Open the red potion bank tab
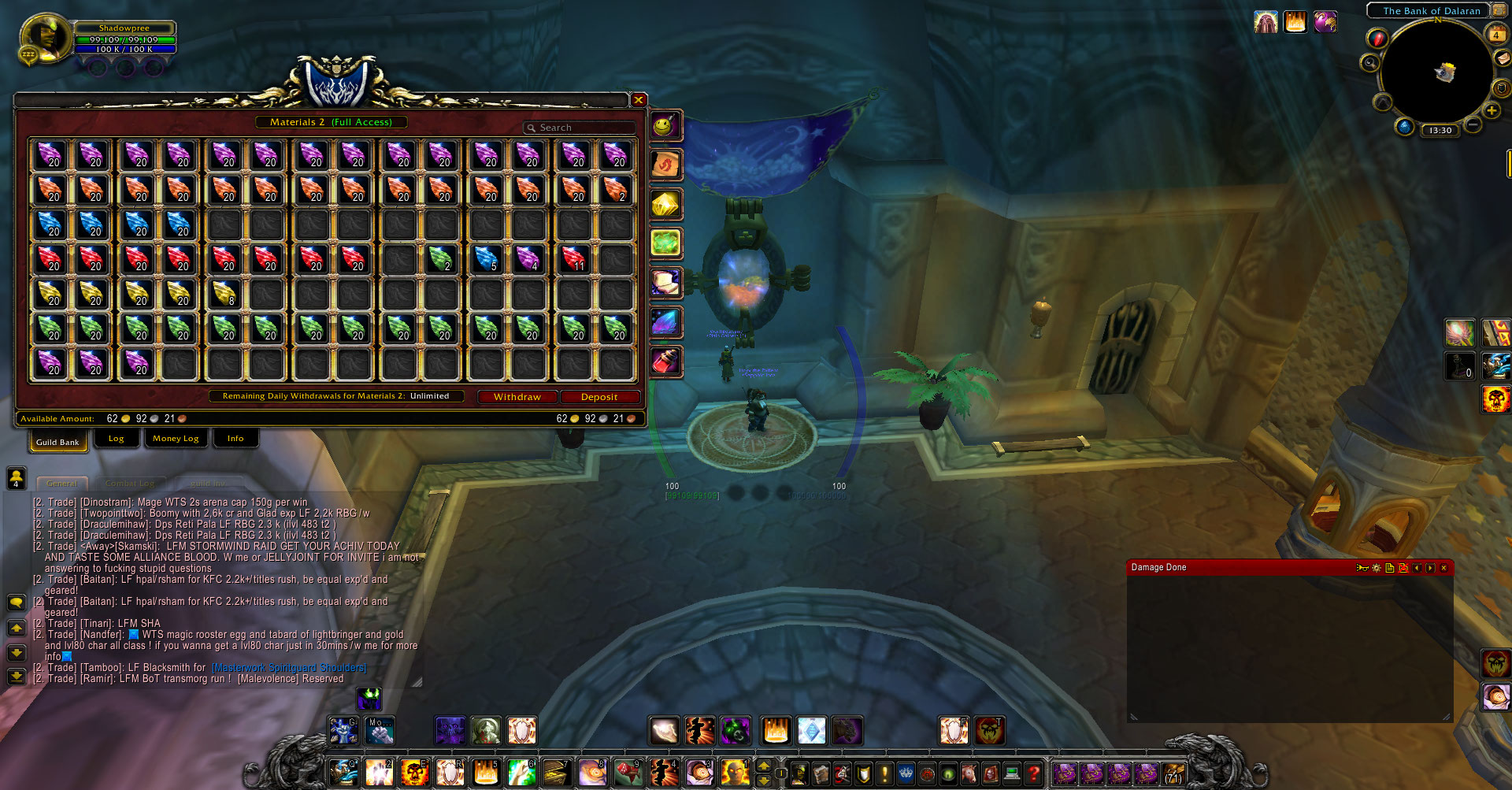 coord(665,362)
